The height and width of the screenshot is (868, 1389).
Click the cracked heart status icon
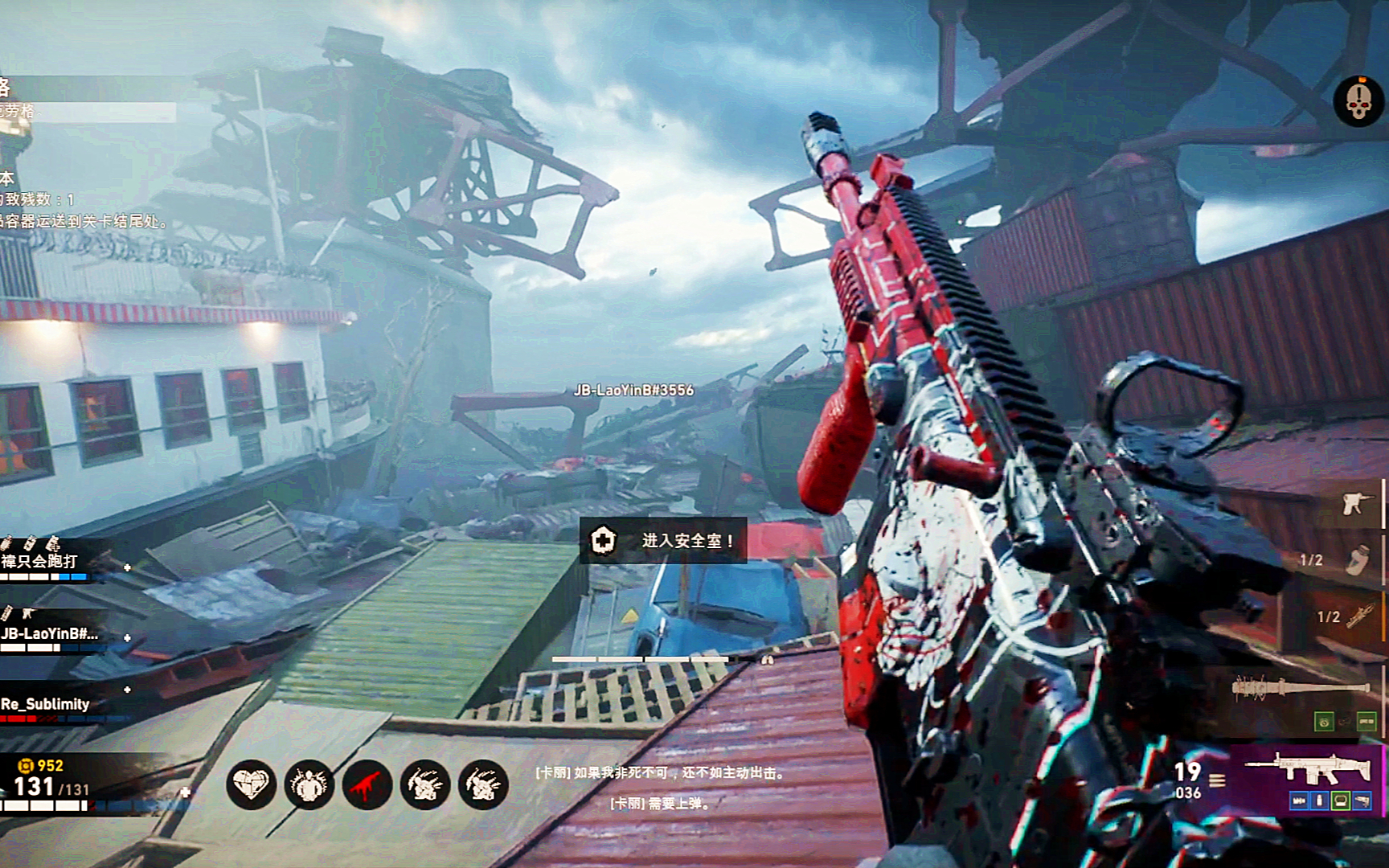point(251,784)
